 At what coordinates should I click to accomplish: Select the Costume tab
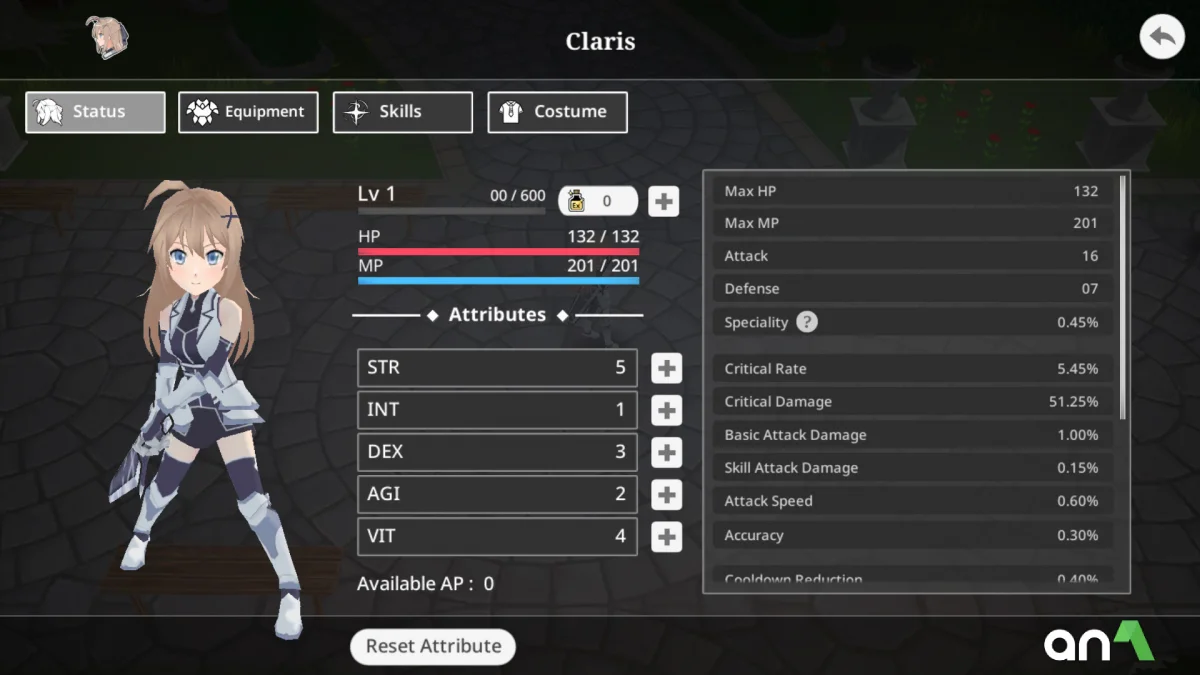click(x=557, y=112)
